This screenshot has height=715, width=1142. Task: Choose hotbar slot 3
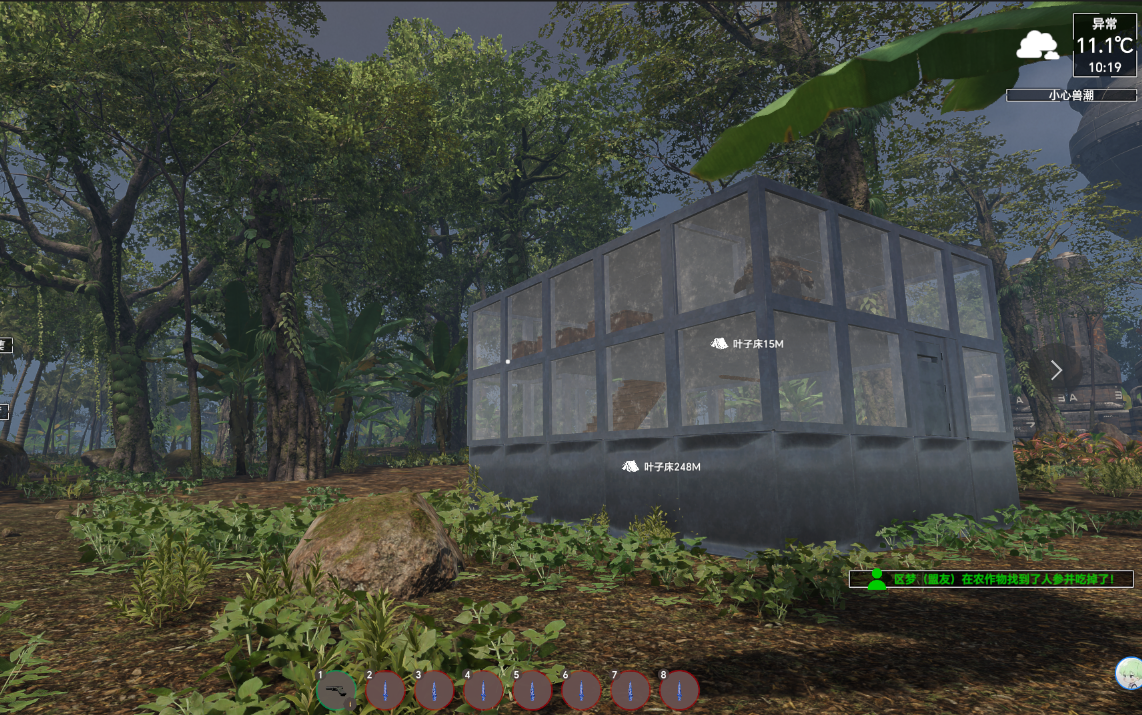pos(434,690)
